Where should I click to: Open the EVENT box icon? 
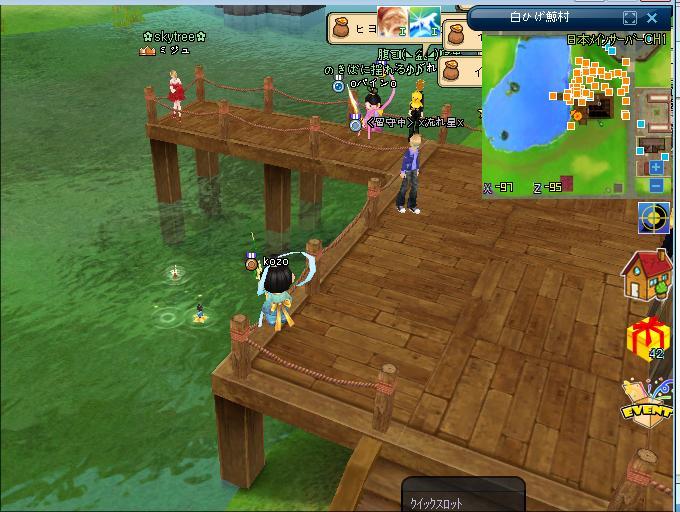click(645, 401)
